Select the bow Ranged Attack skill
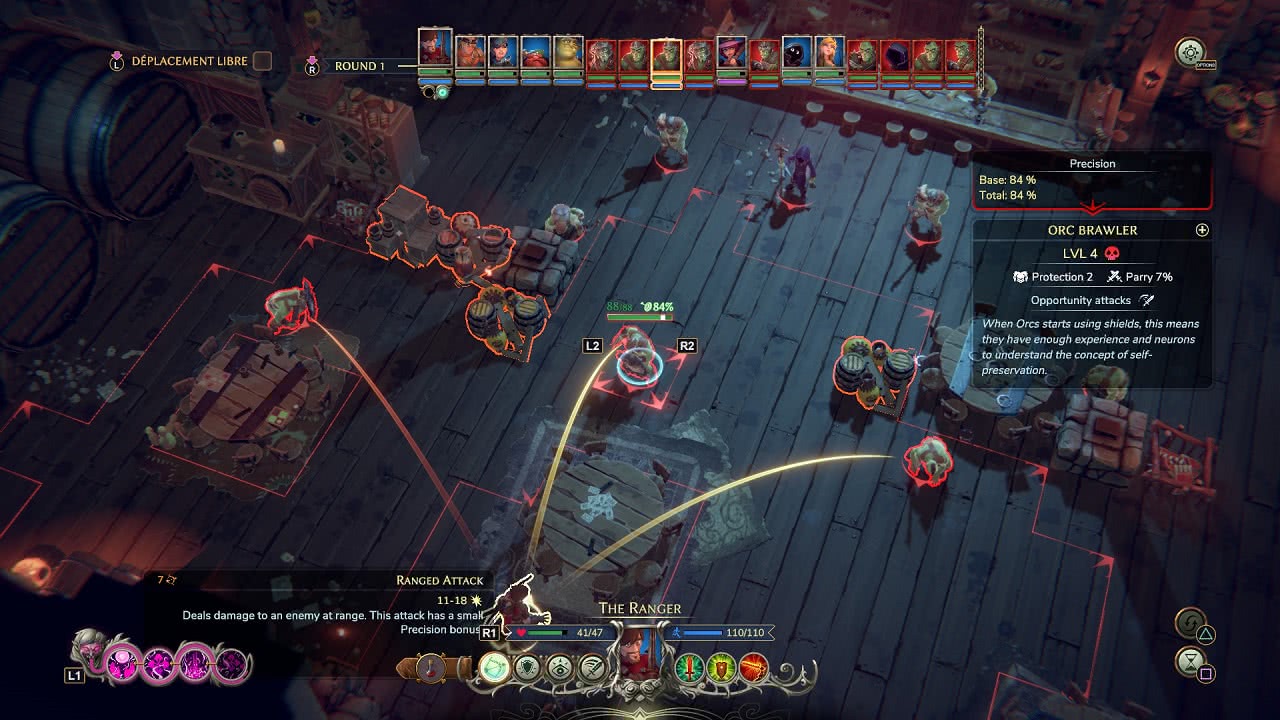The width and height of the screenshot is (1280, 720). (495, 667)
